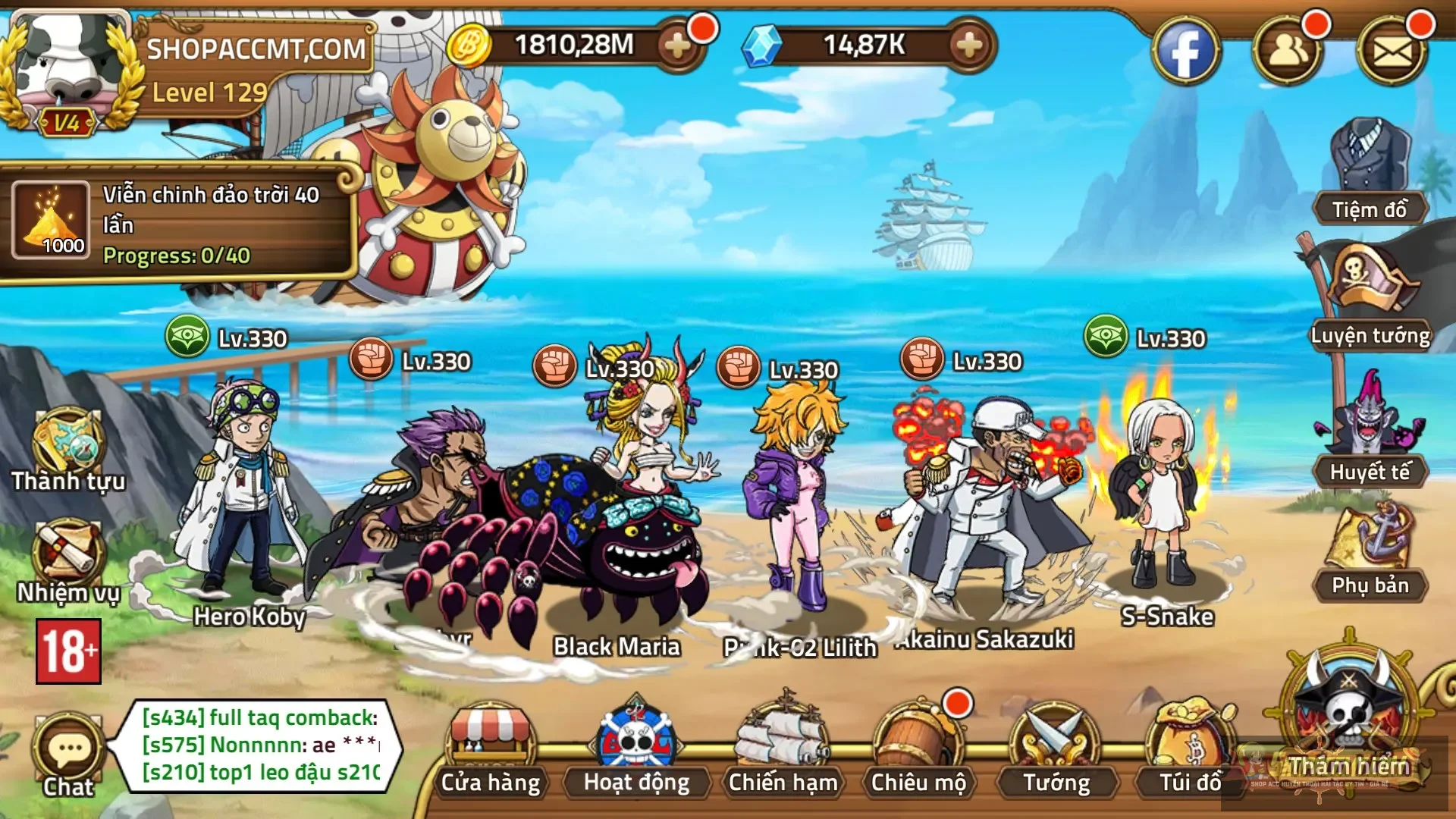The width and height of the screenshot is (1456, 819).
Task: Go to Cửa hàng store
Action: coord(491,751)
